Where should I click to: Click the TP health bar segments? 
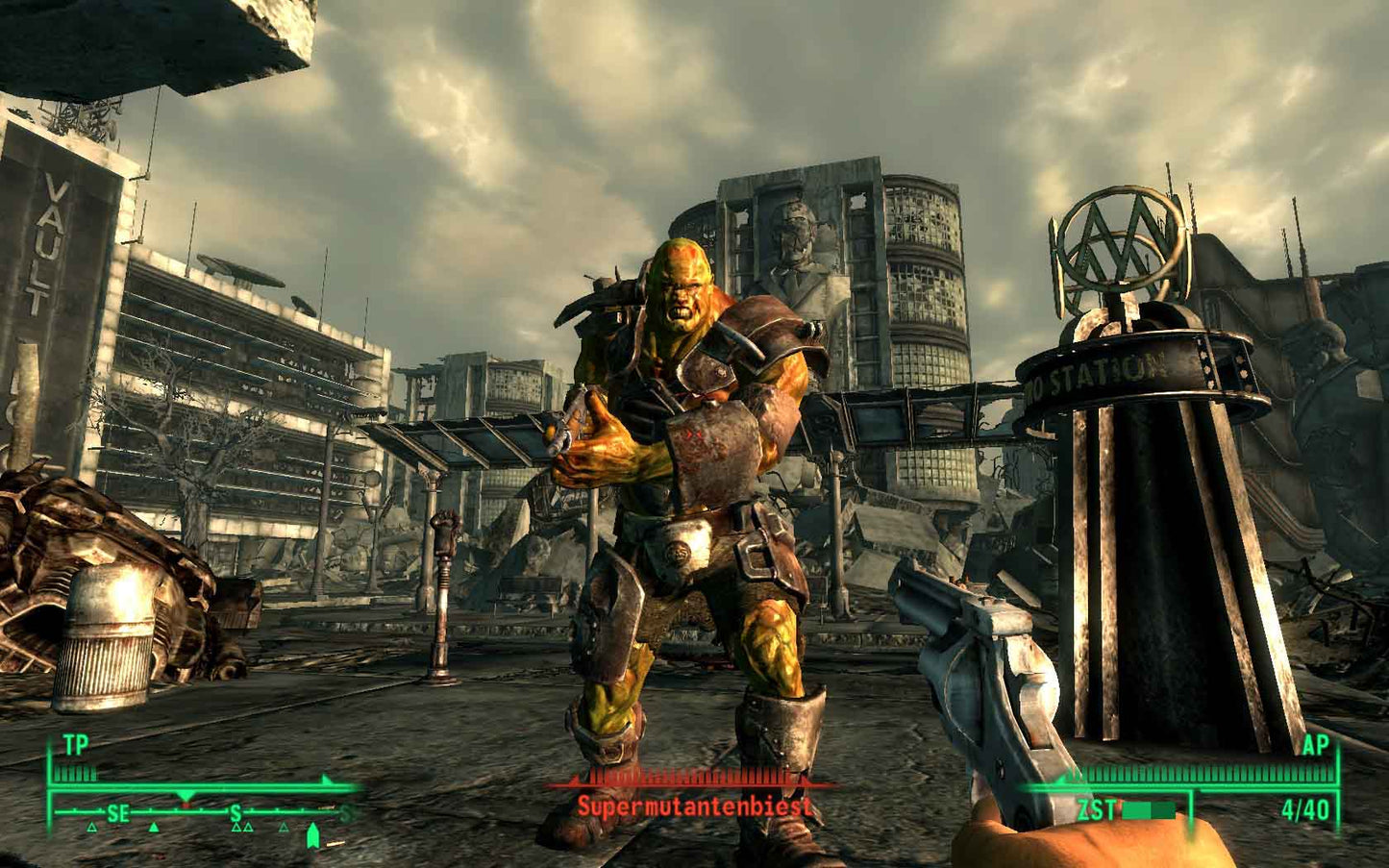pos(74,773)
